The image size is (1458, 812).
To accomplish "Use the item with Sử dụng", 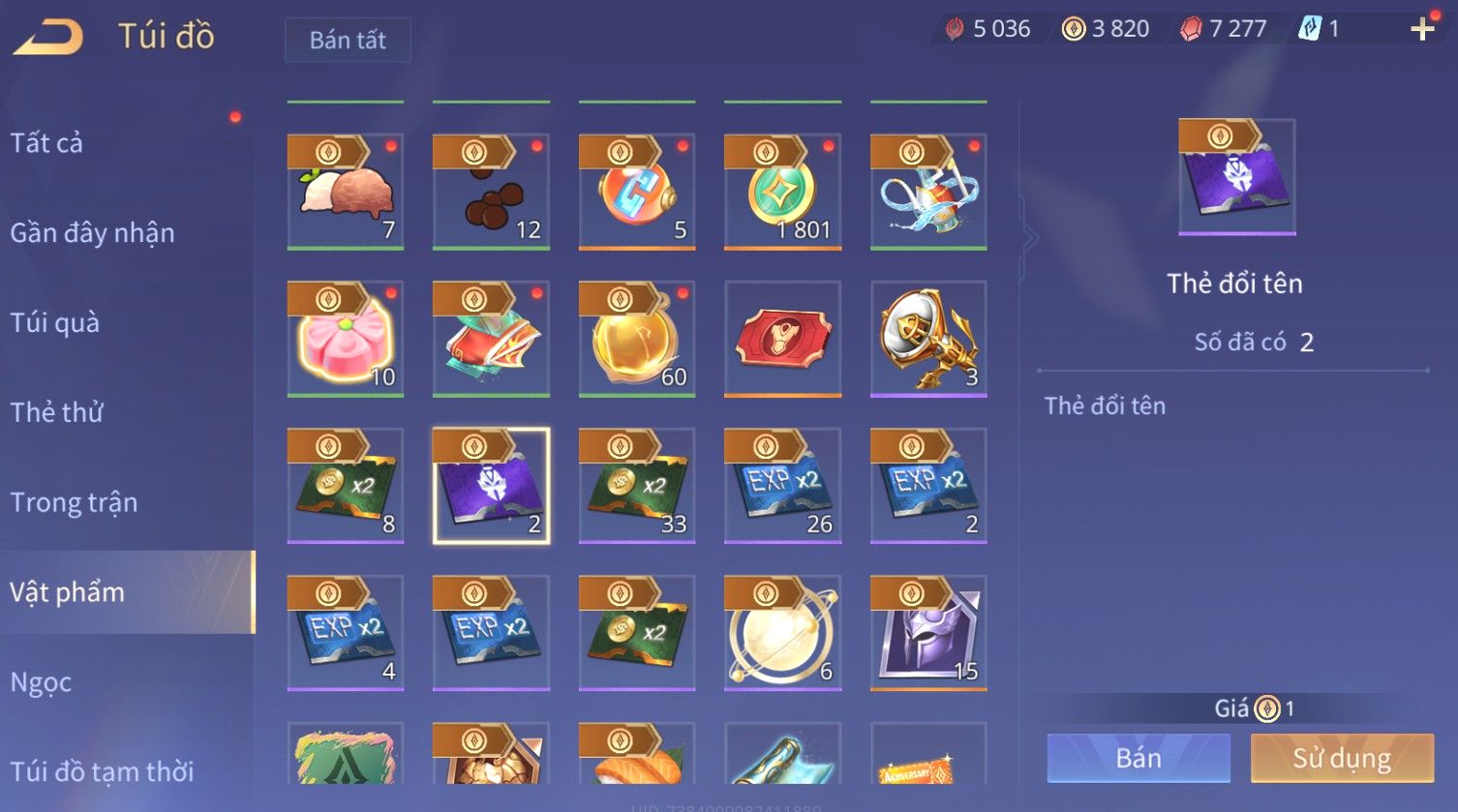I will pos(1342,758).
